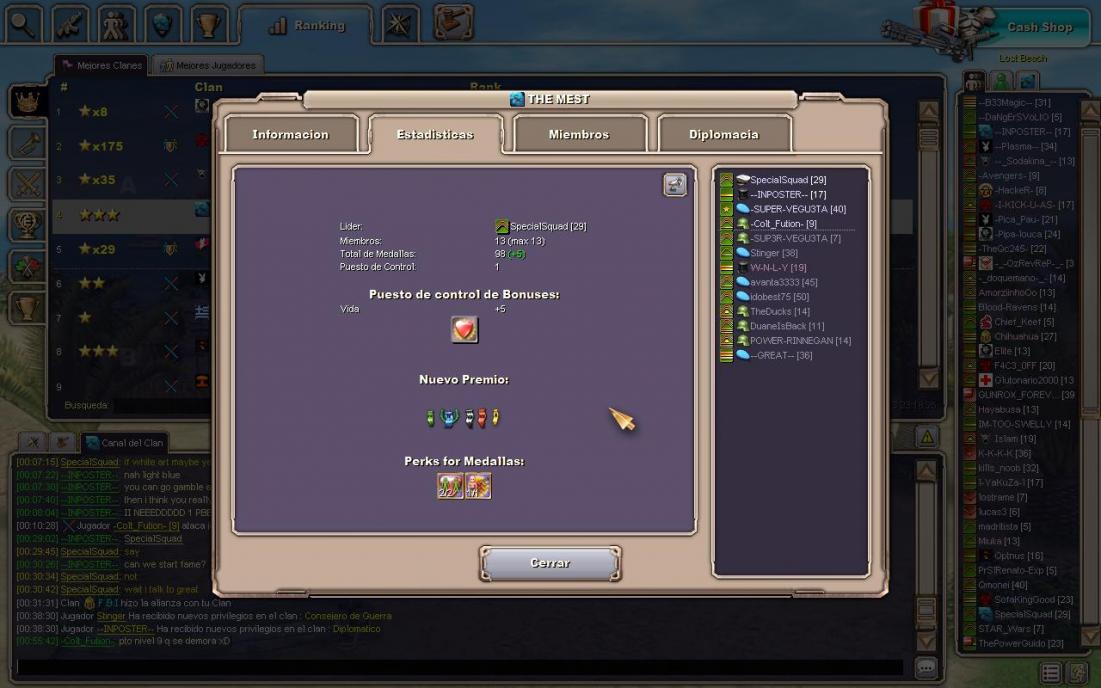Screen dimensions: 1101x688
Task: Open the Ranking menu
Action: [x=307, y=26]
